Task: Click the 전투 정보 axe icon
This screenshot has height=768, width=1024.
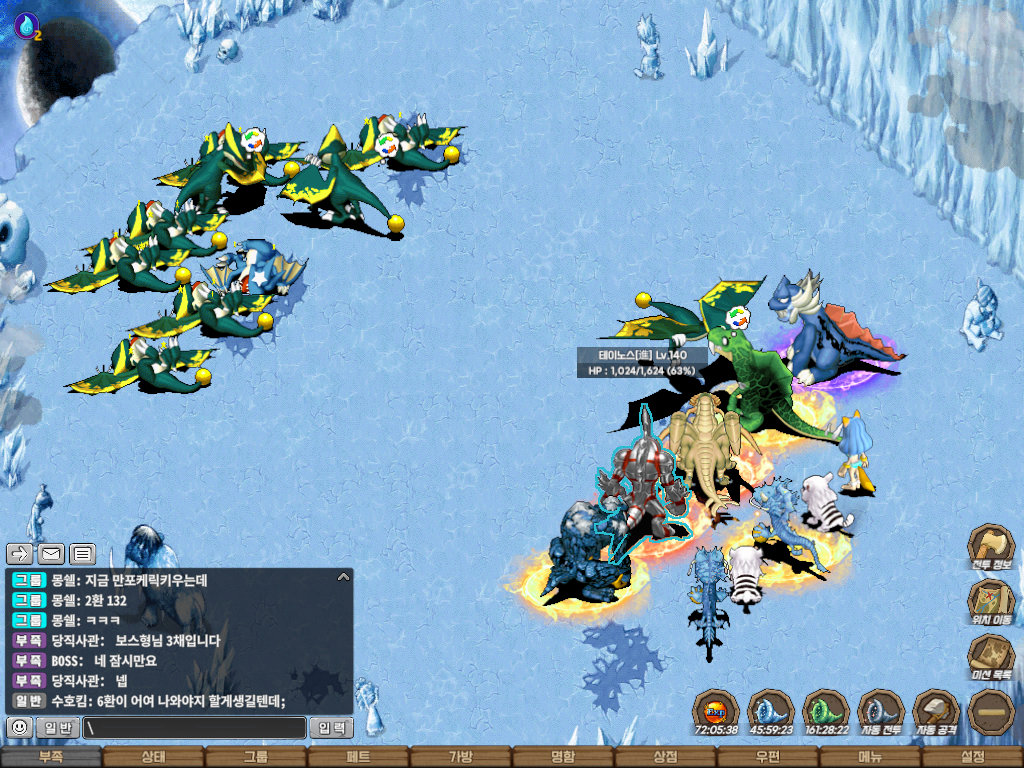Action: click(x=991, y=548)
